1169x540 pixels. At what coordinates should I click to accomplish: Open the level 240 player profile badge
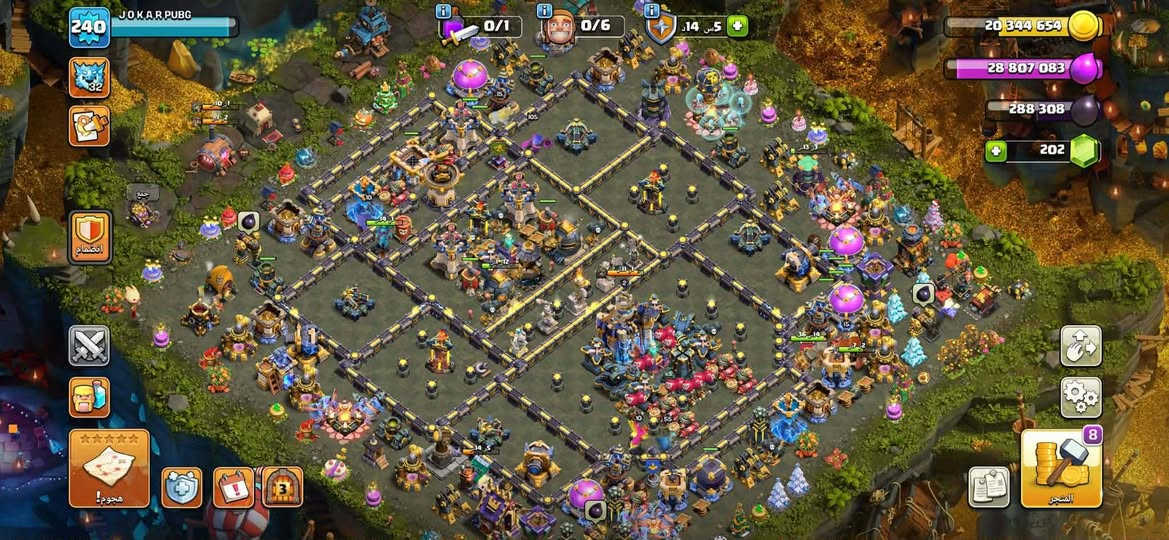tap(89, 27)
